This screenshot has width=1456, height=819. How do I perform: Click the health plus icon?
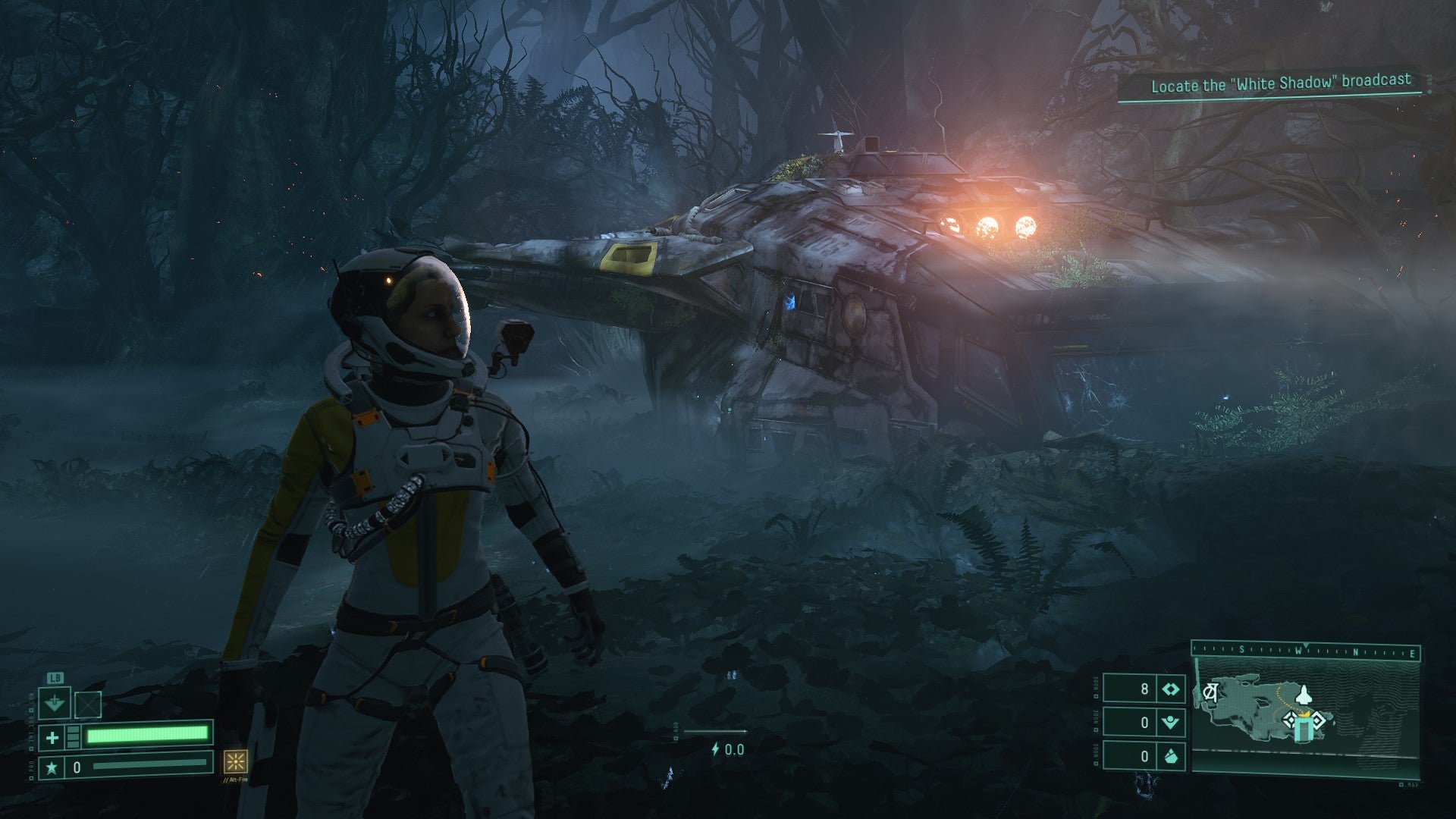coord(52,736)
